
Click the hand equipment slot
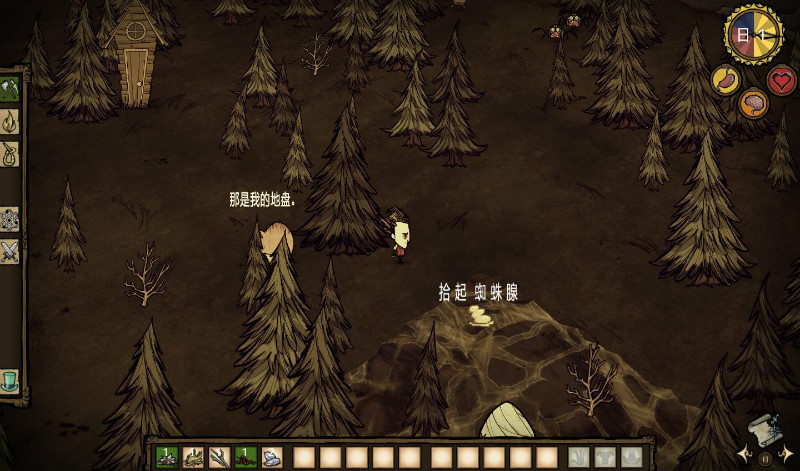(578, 457)
